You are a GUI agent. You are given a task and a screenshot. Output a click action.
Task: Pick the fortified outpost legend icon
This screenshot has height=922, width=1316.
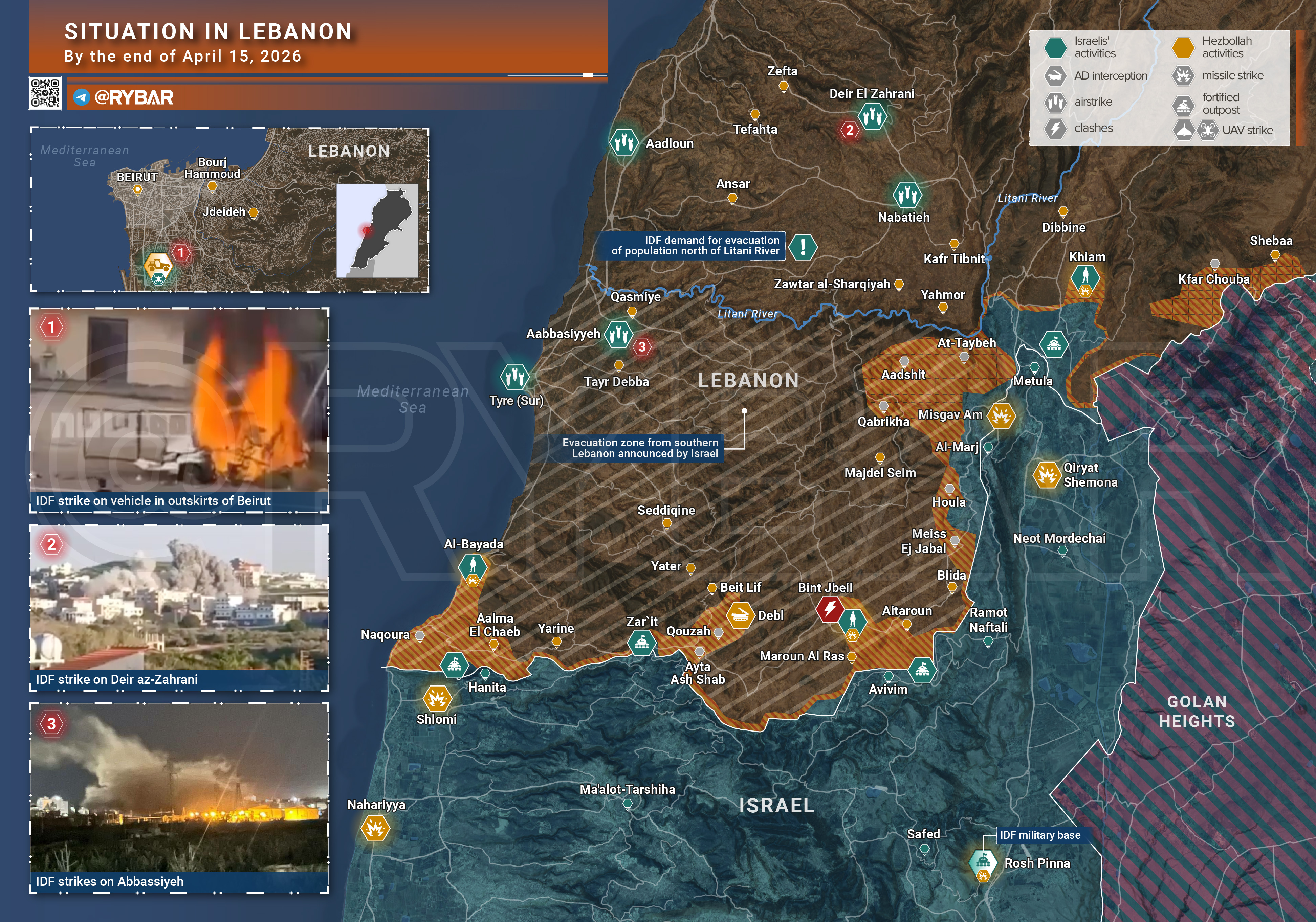[x=1183, y=104]
